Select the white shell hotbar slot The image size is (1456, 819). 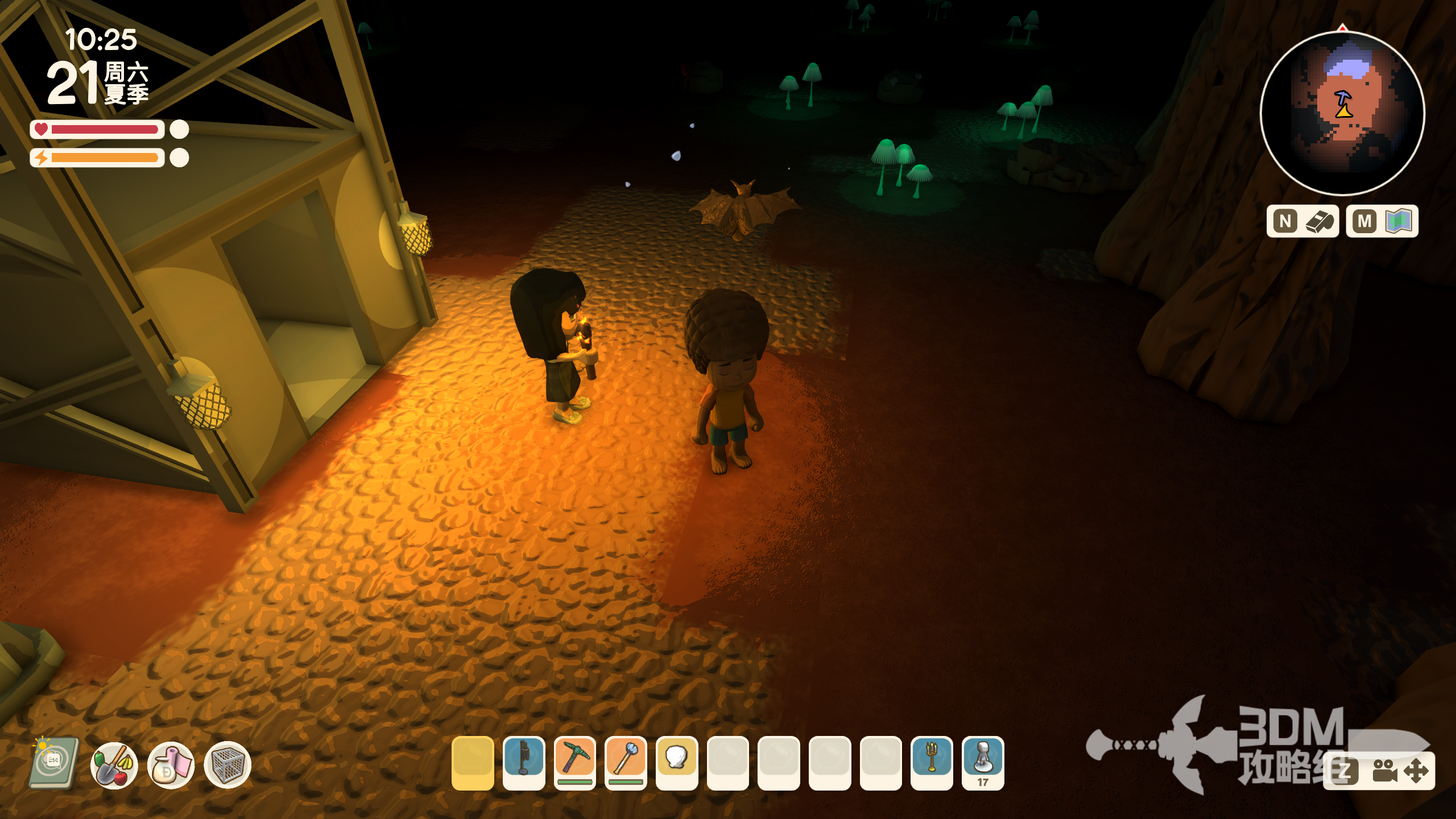click(x=677, y=762)
